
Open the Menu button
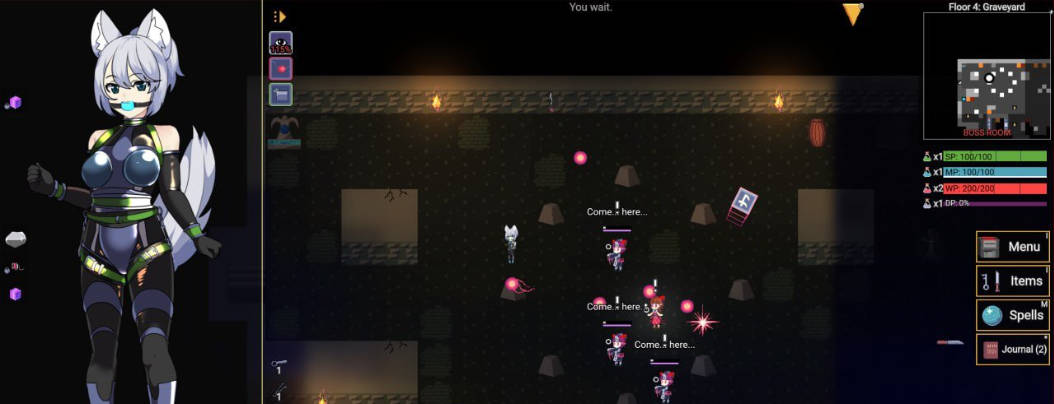[x=1012, y=247]
